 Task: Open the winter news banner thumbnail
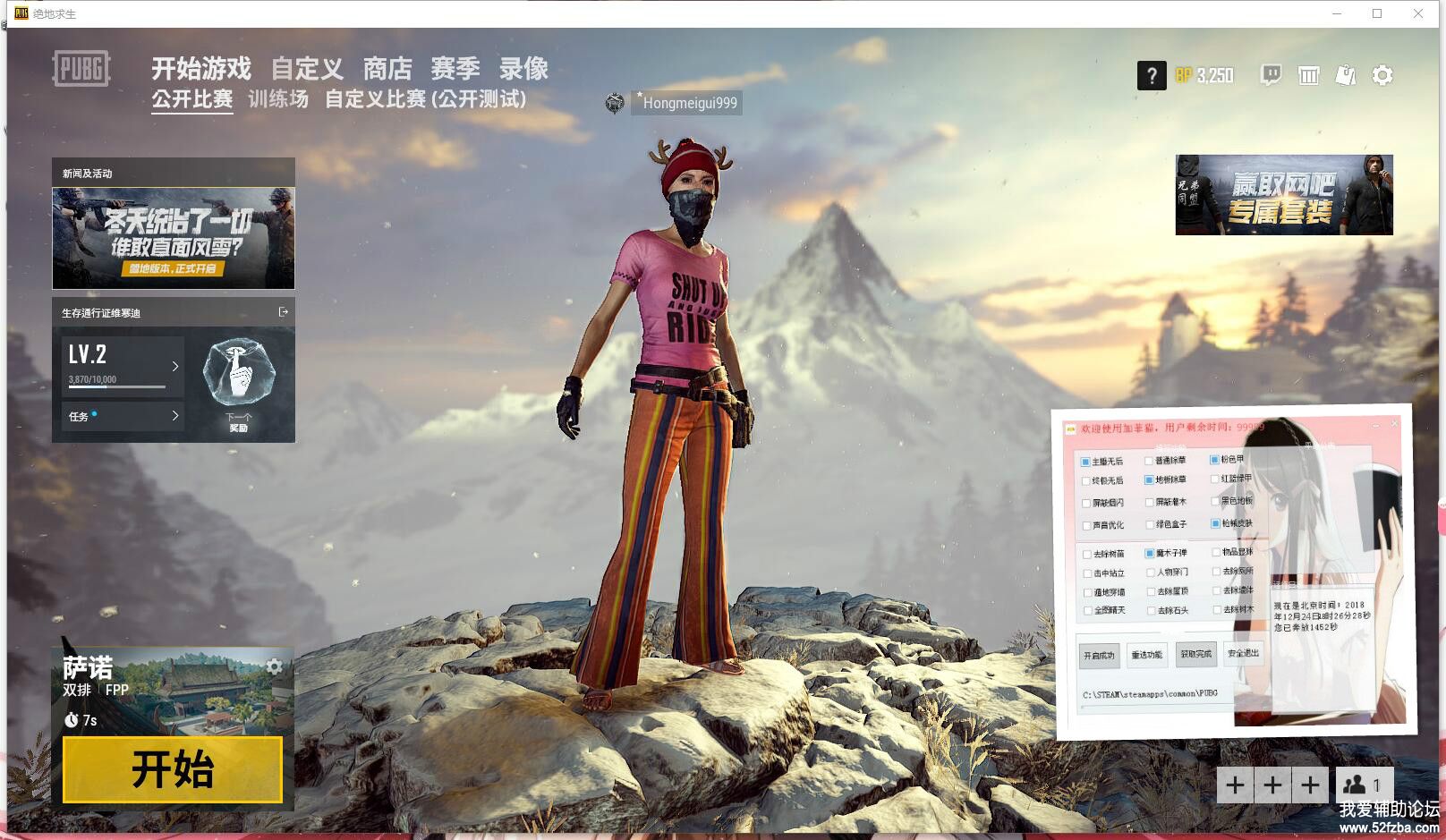[x=174, y=238]
